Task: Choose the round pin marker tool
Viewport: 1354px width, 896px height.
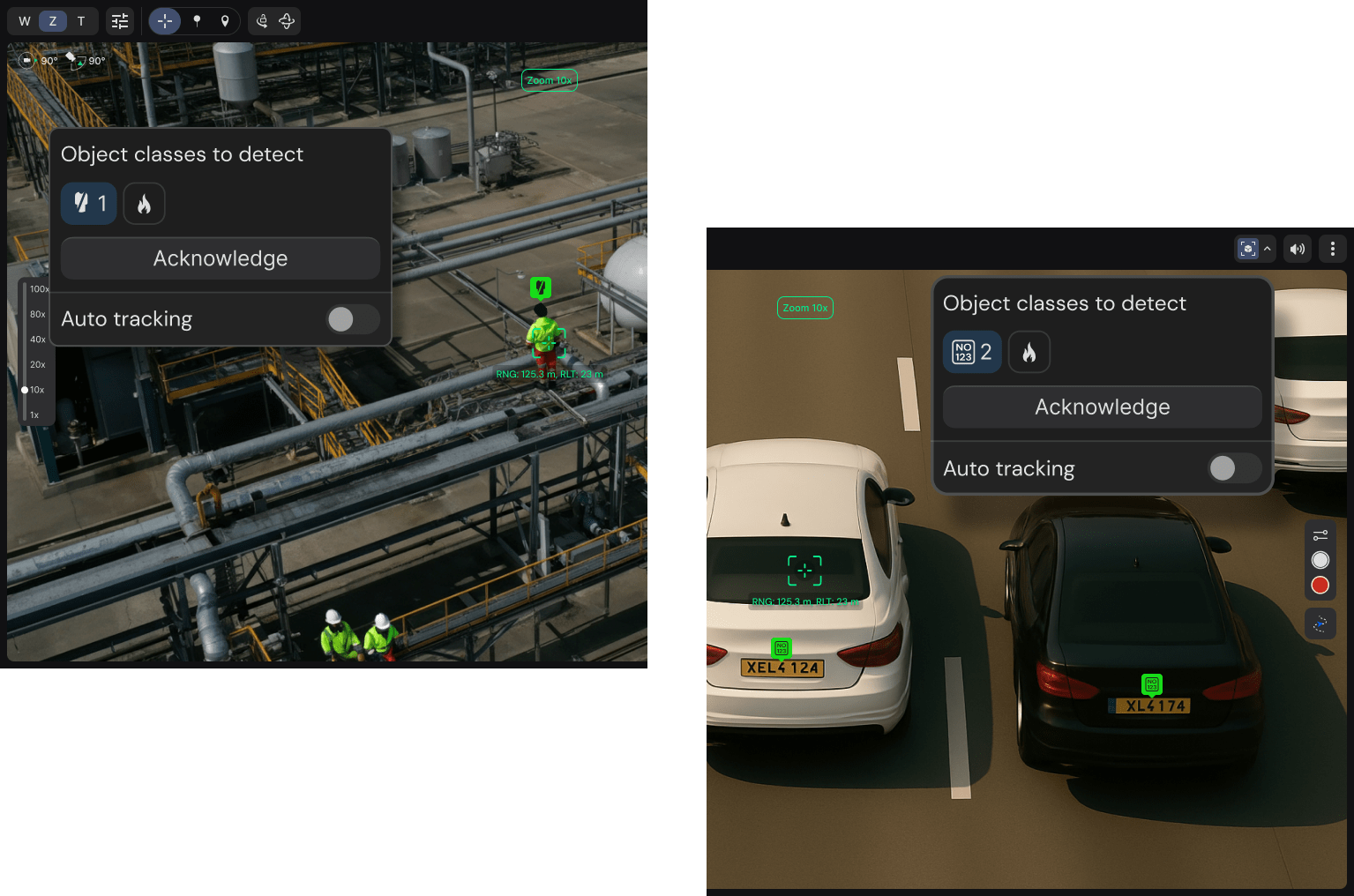Action: (197, 21)
